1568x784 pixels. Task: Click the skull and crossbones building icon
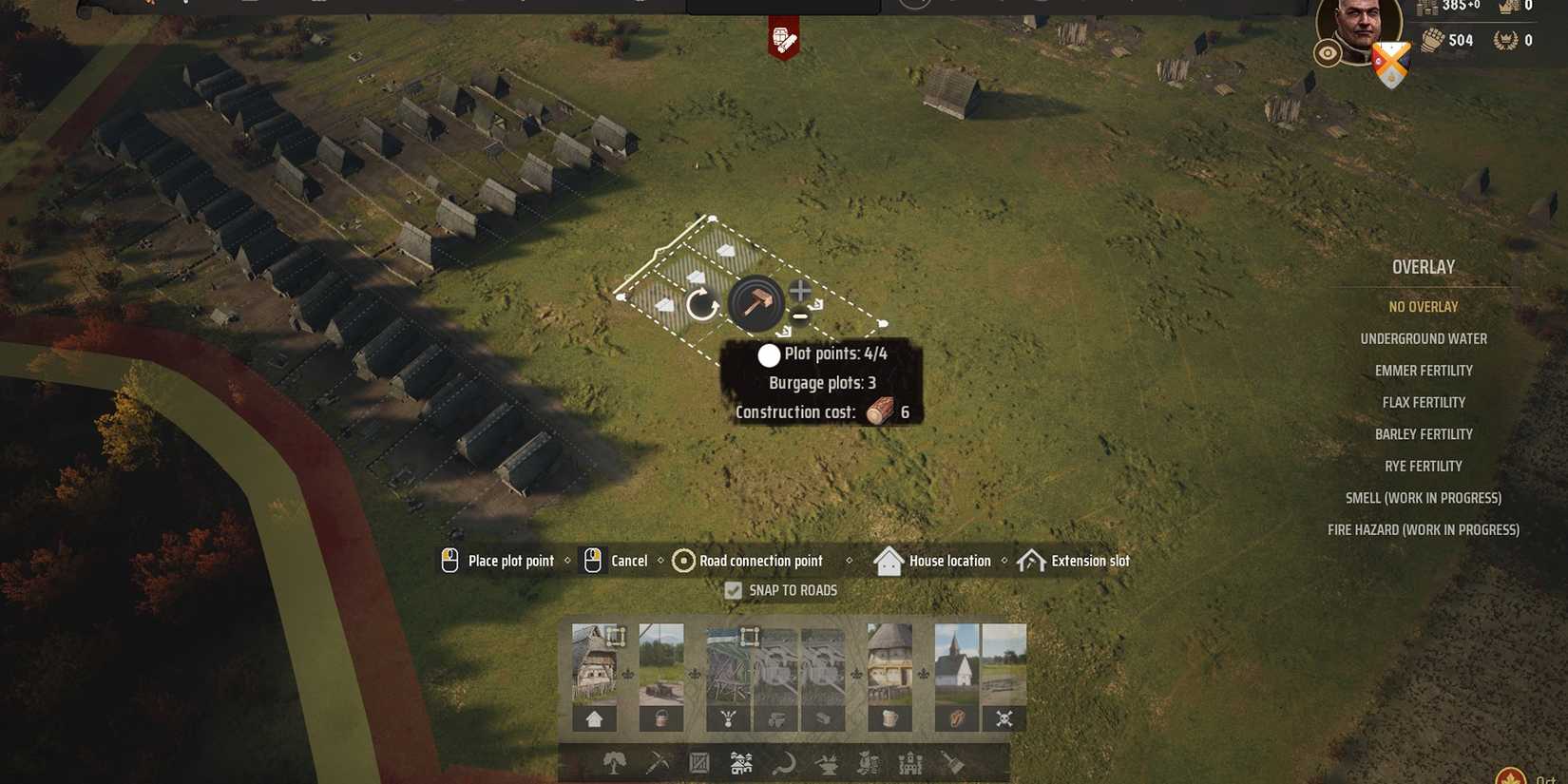click(1004, 719)
